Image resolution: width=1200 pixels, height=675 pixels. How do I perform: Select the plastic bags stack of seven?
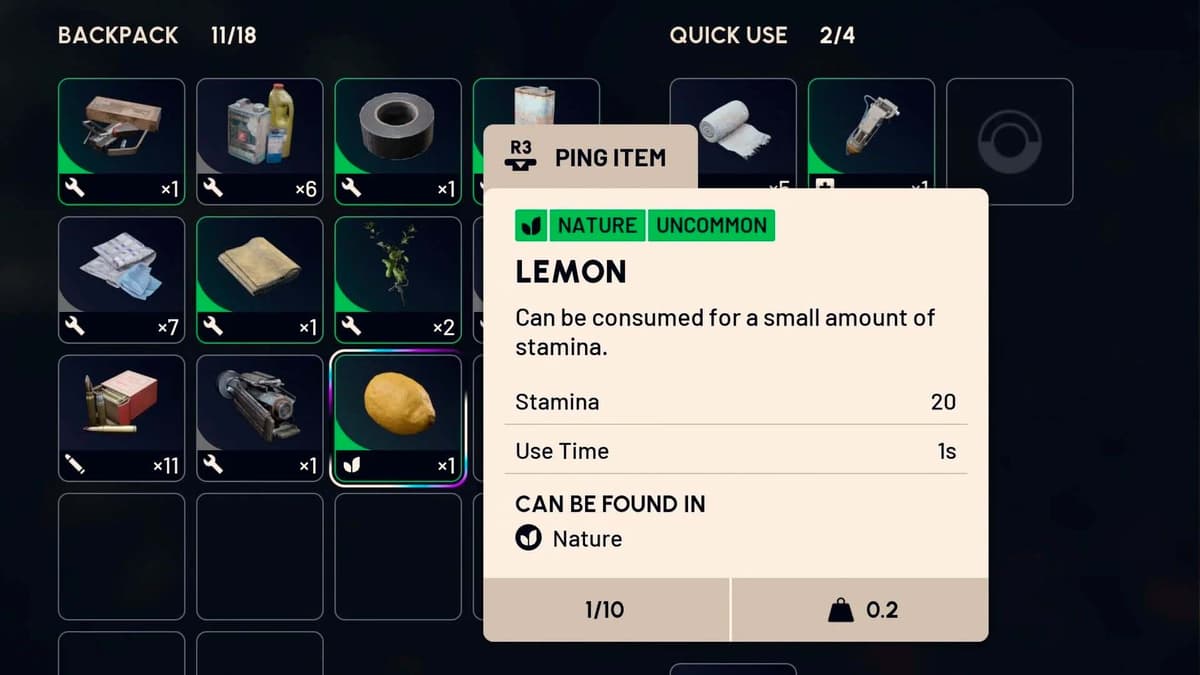tap(121, 279)
